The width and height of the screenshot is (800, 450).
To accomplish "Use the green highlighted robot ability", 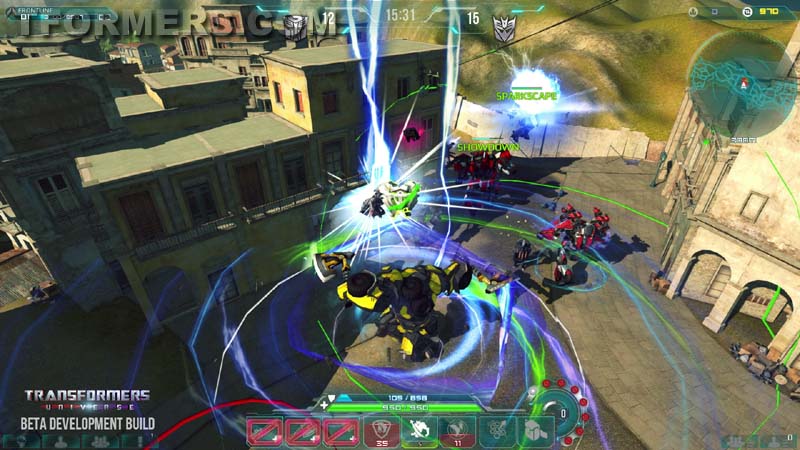I will 417,431.
